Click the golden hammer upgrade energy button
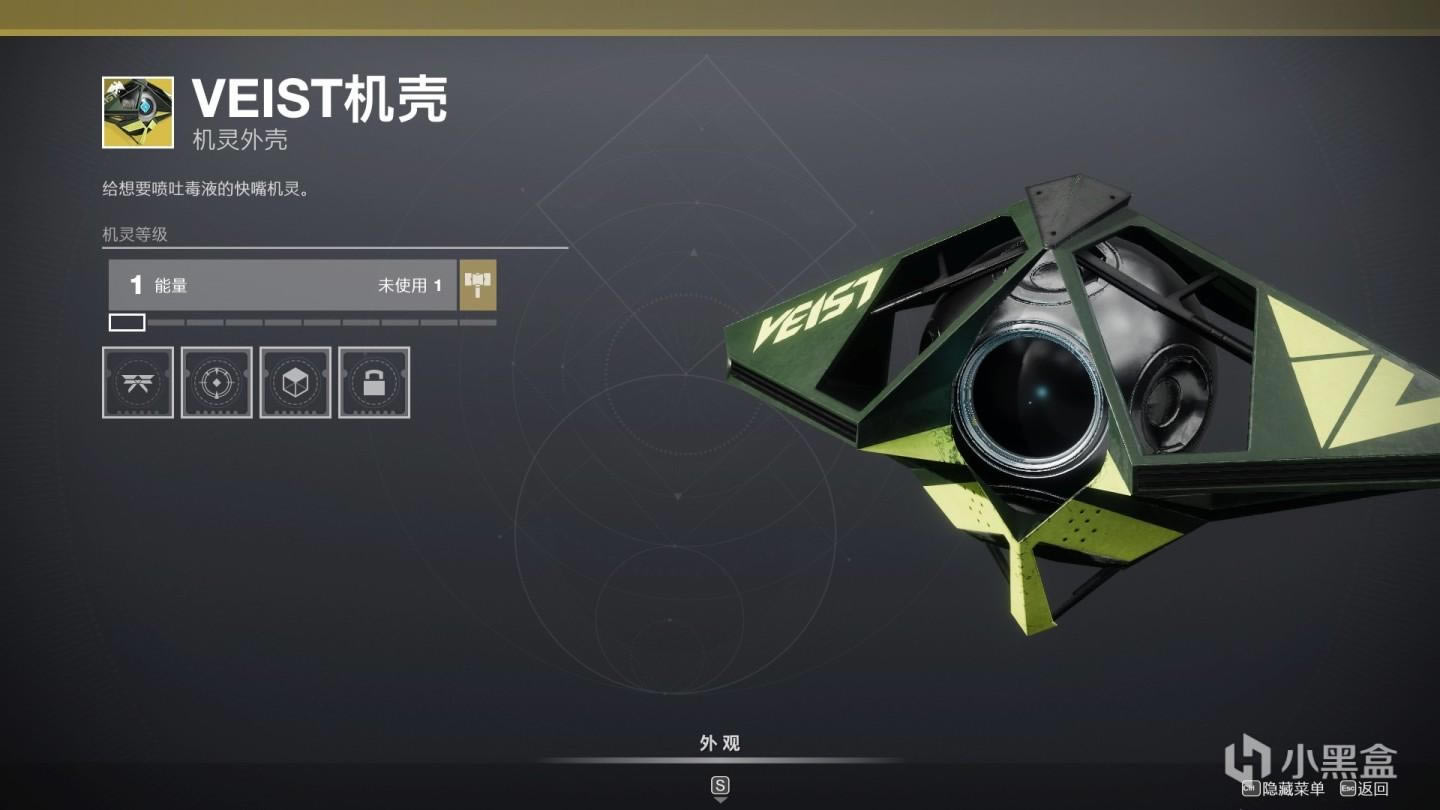Viewport: 1440px width, 810px height. coord(478,285)
